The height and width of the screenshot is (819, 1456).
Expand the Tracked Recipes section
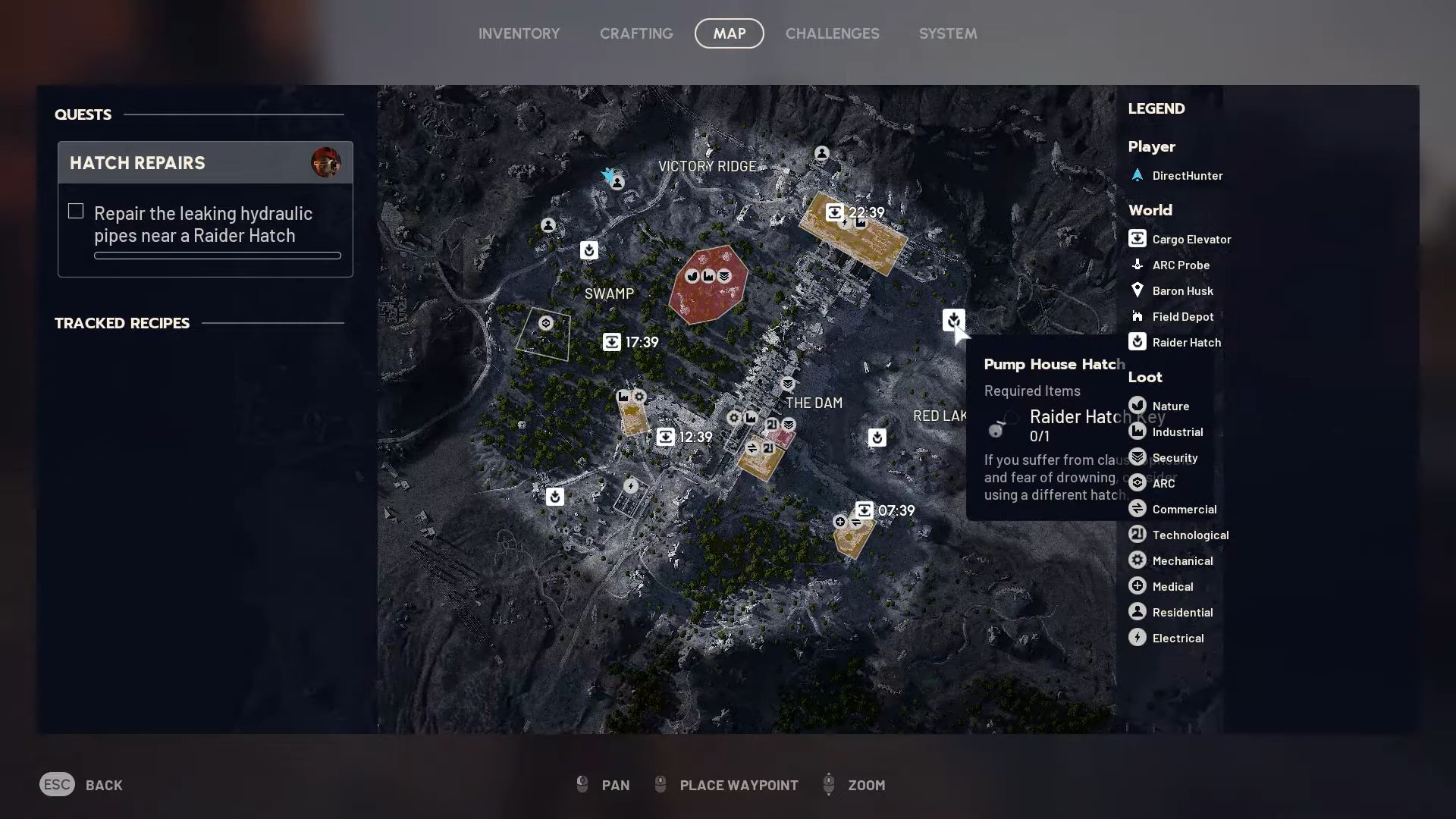(121, 323)
